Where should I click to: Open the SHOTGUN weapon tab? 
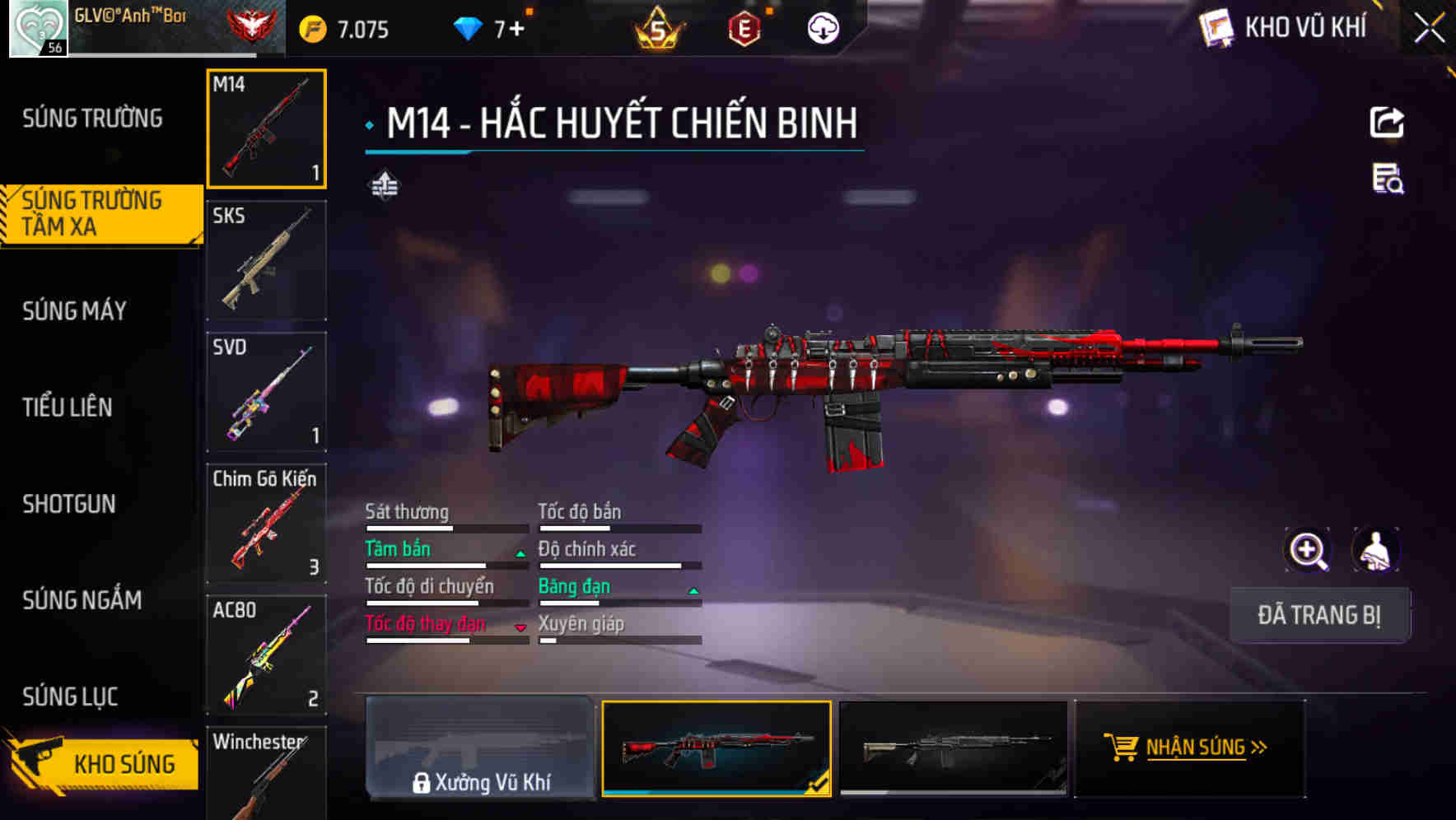click(x=70, y=504)
